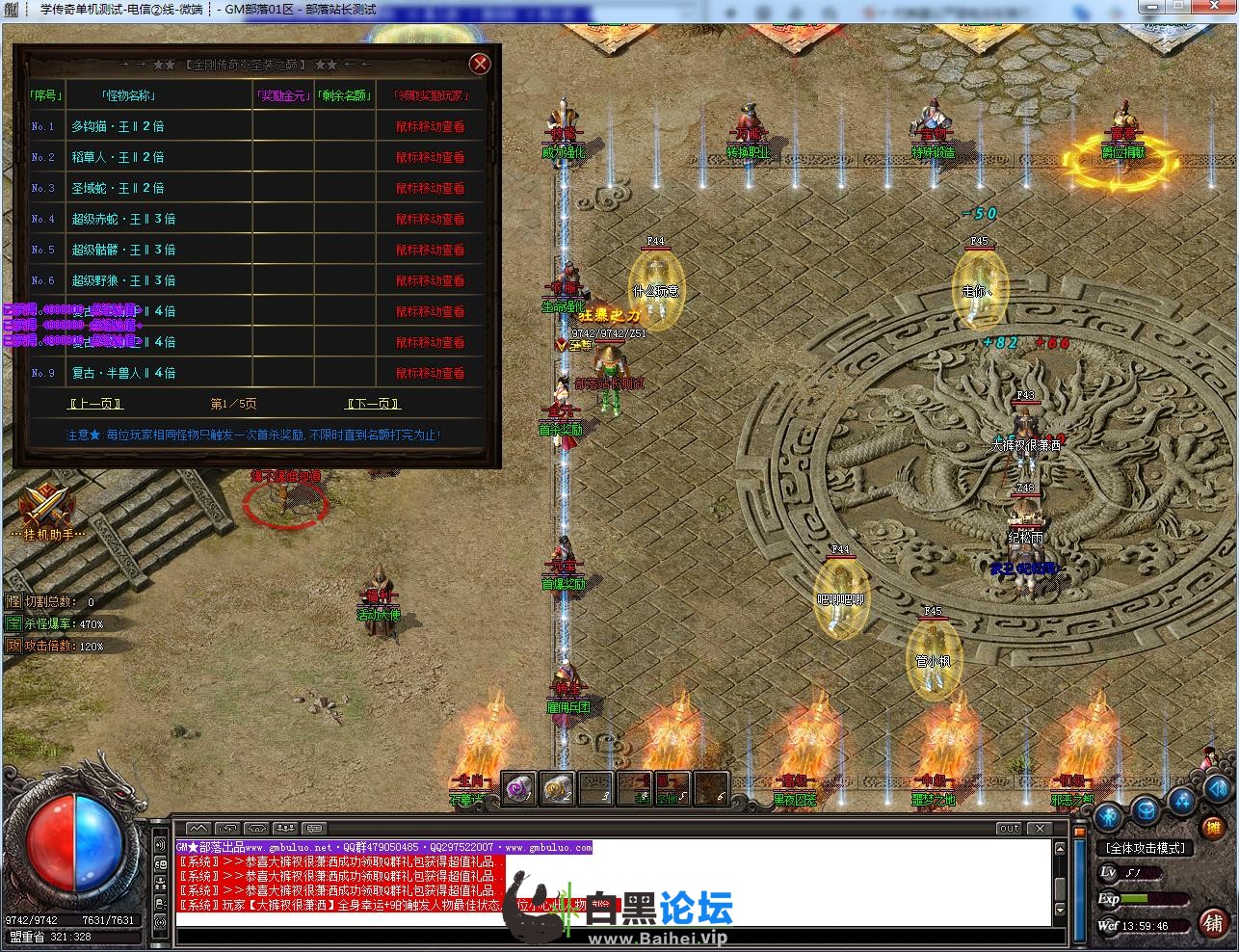Close the chat window with its X button

point(1039,828)
